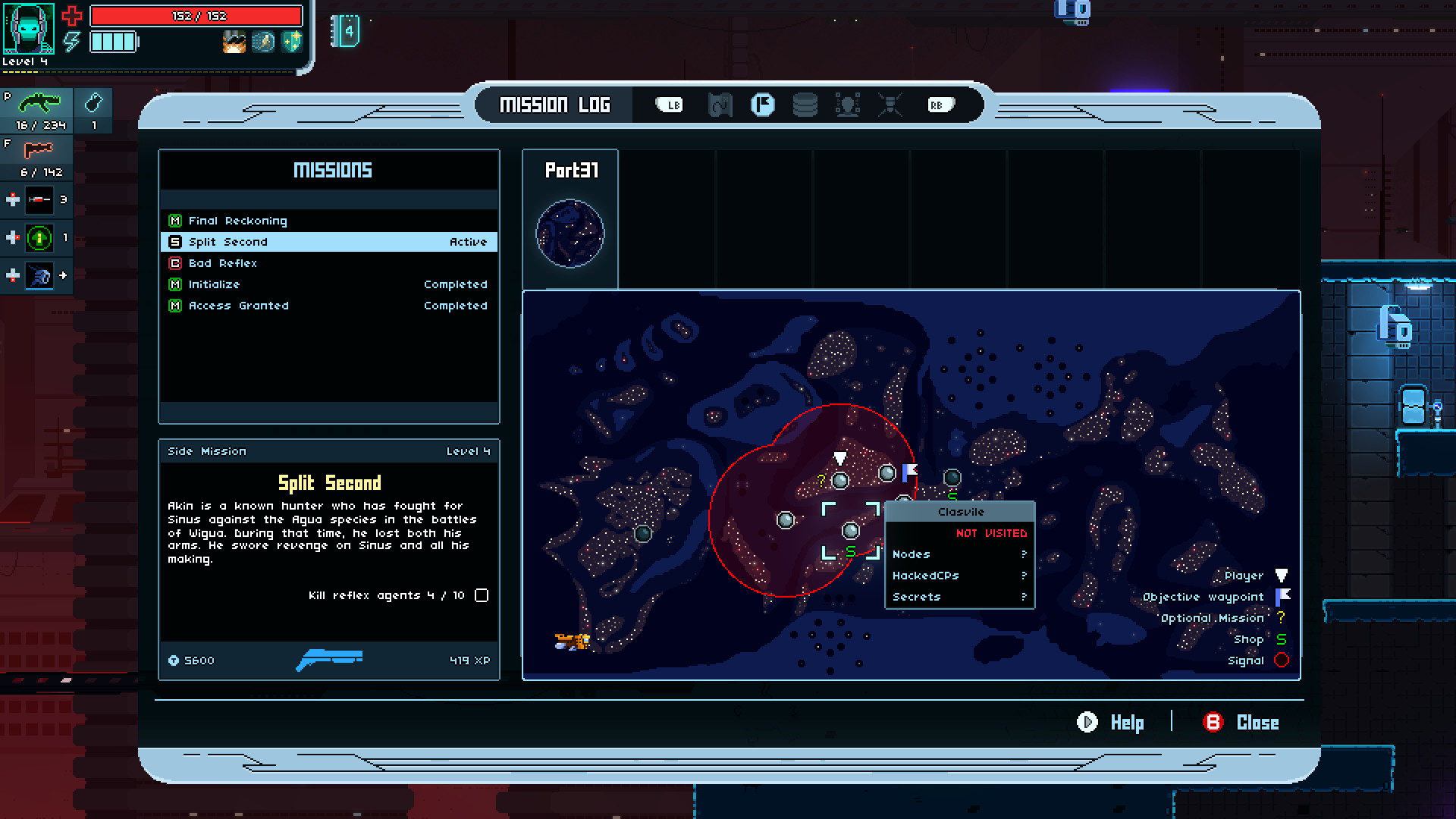The image size is (1456, 819).
Task: Expand the Clasvile node info panel
Action: (960, 512)
